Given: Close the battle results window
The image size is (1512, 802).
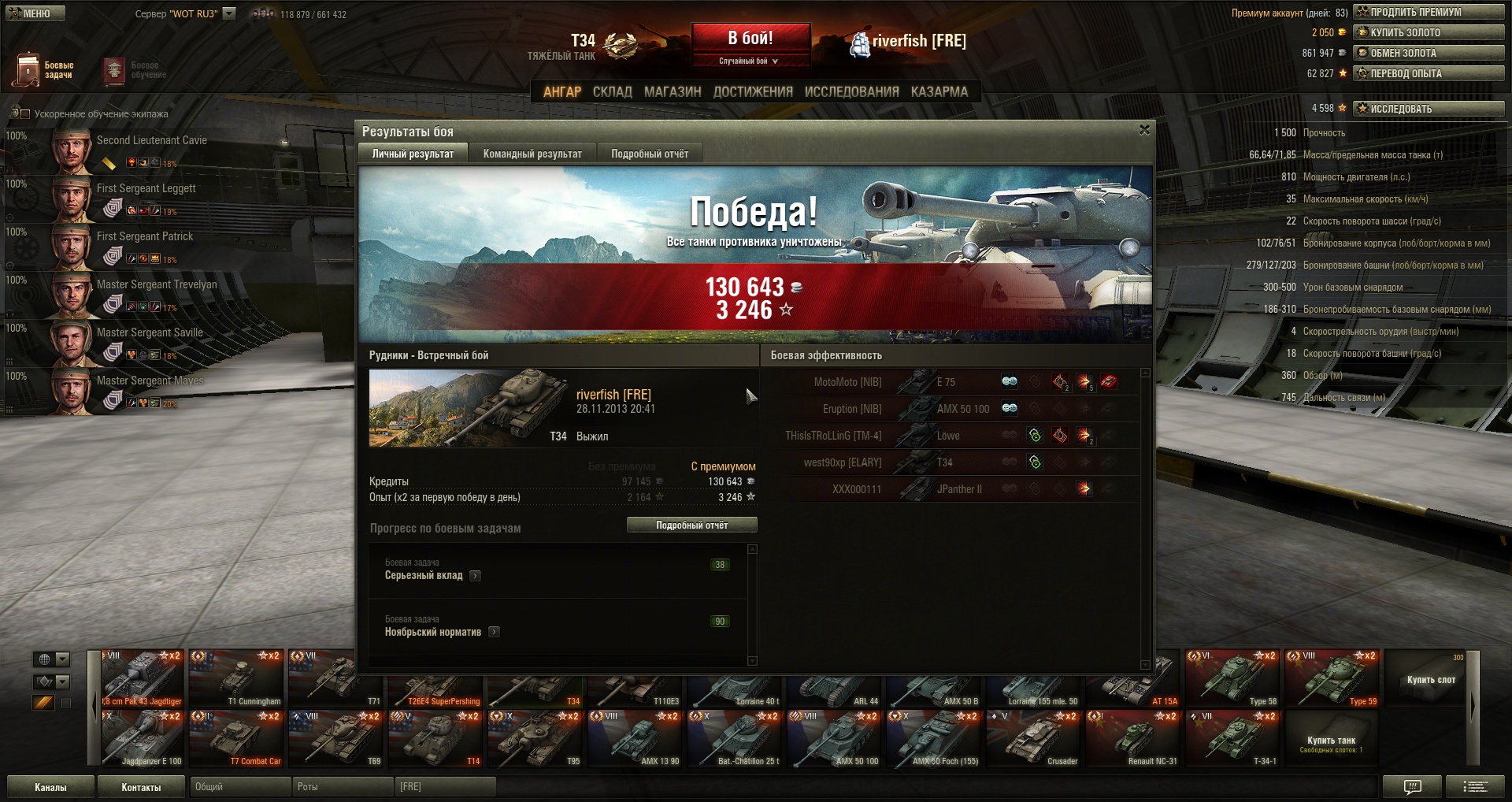Looking at the screenshot, I should pos(1144,130).
